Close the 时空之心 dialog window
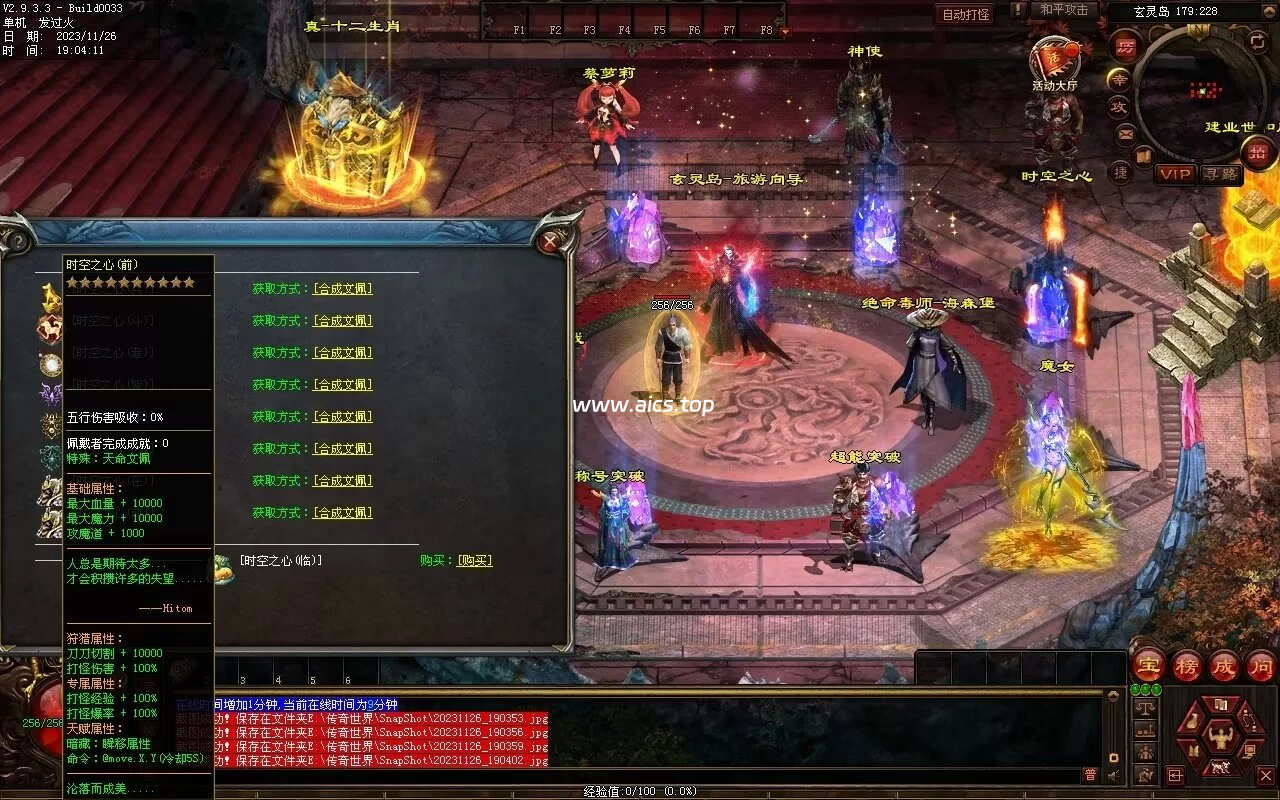The width and height of the screenshot is (1280, 800). pyautogui.click(x=549, y=241)
